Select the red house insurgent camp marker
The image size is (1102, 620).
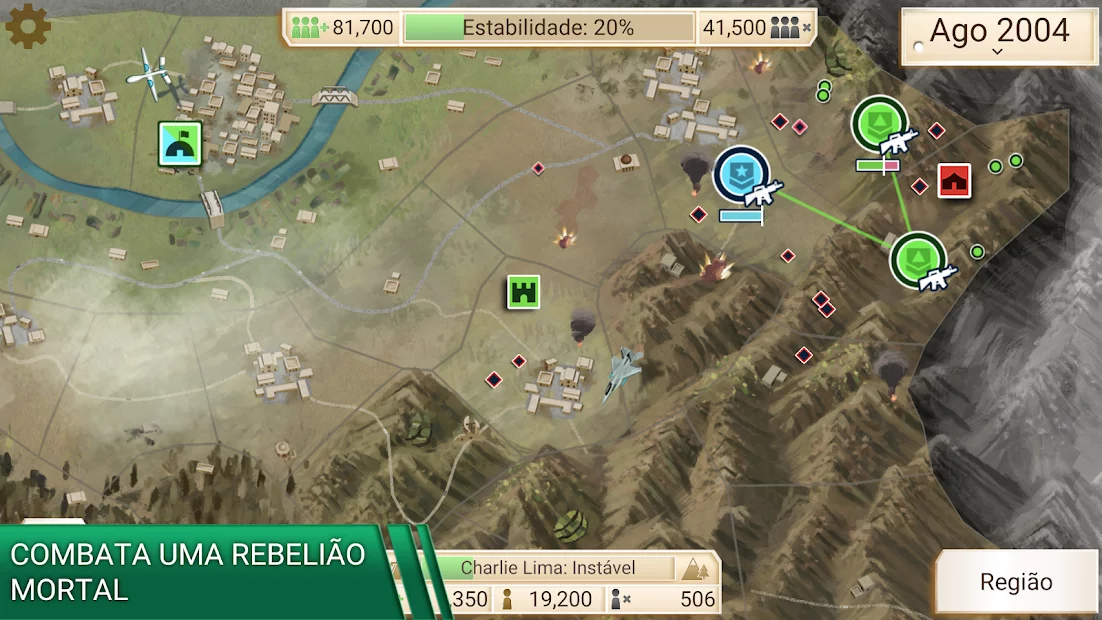coord(955,180)
